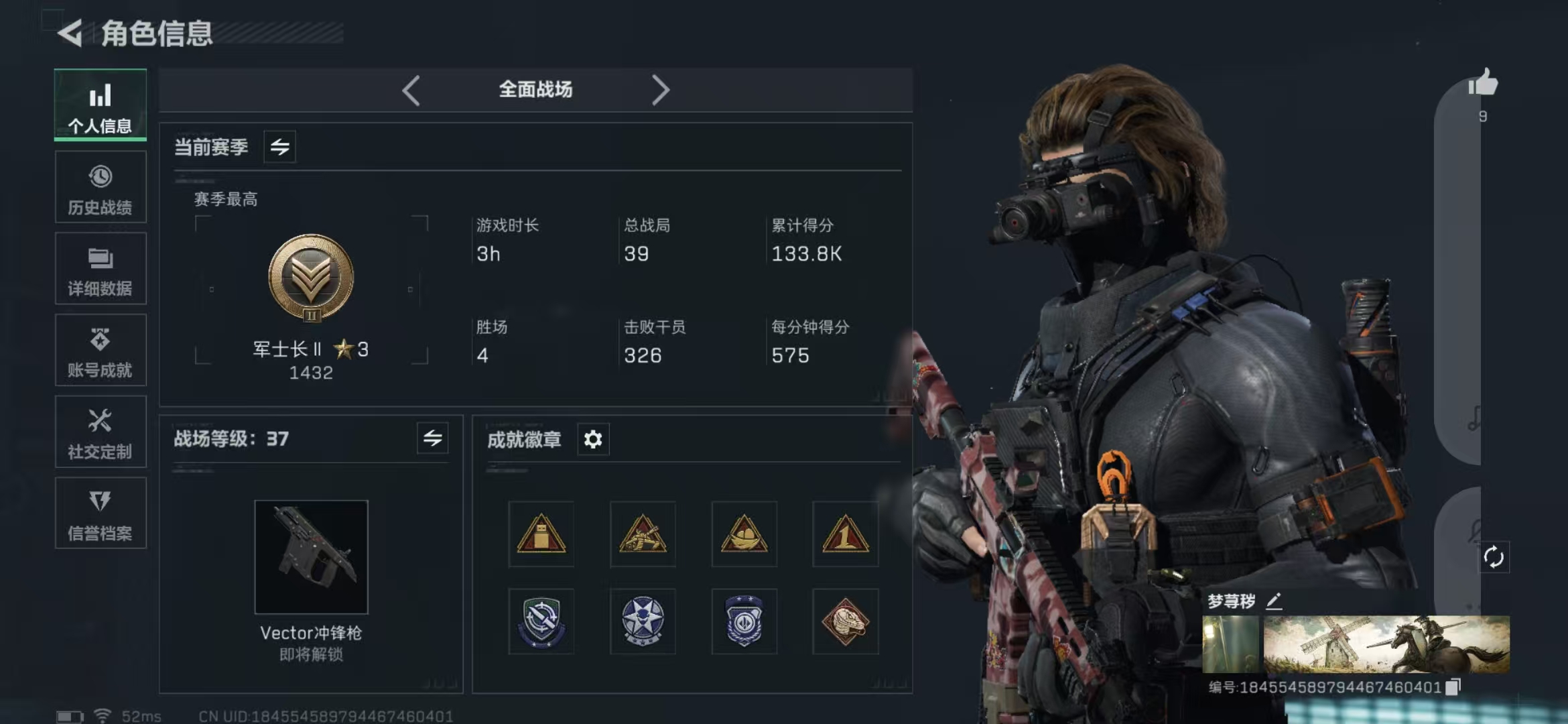Image resolution: width=1568 pixels, height=724 pixels.
Task: Rotate the character model with the refresh icon
Action: [1494, 557]
